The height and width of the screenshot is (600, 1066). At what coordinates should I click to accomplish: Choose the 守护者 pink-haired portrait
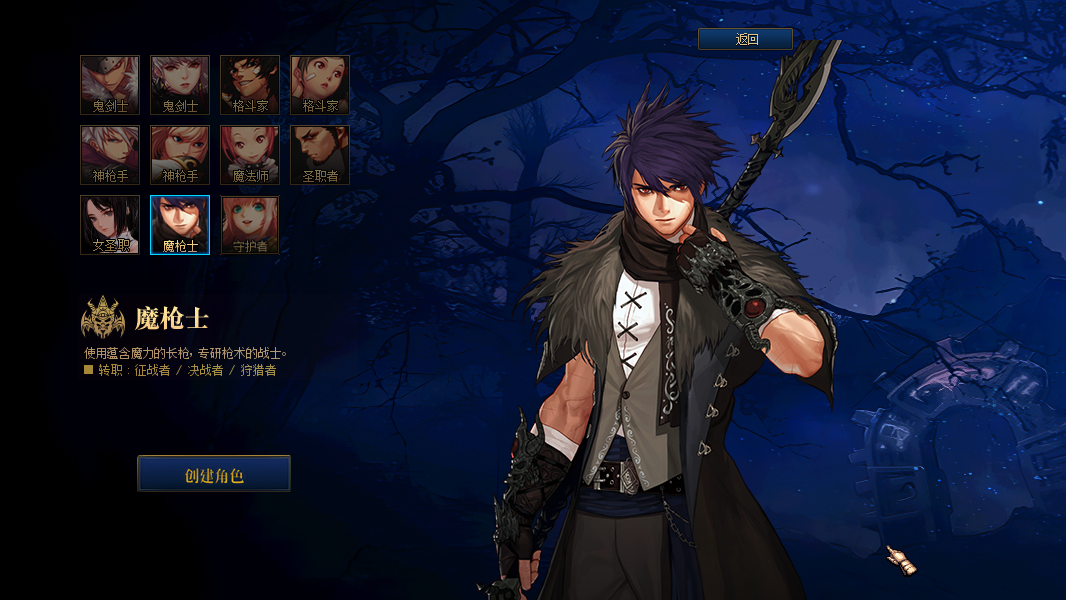[250, 225]
